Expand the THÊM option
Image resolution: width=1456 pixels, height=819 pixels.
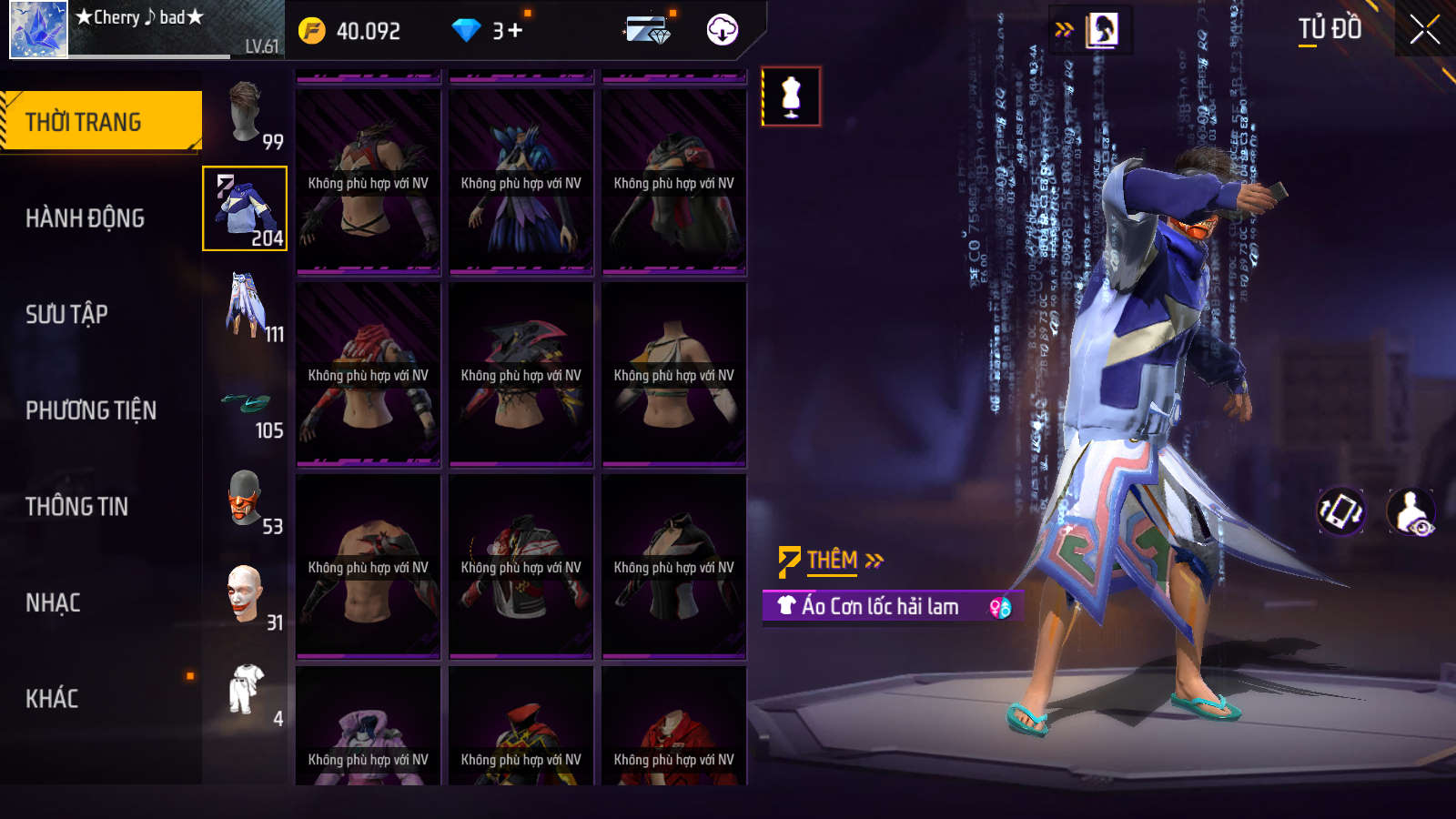pyautogui.click(x=832, y=561)
